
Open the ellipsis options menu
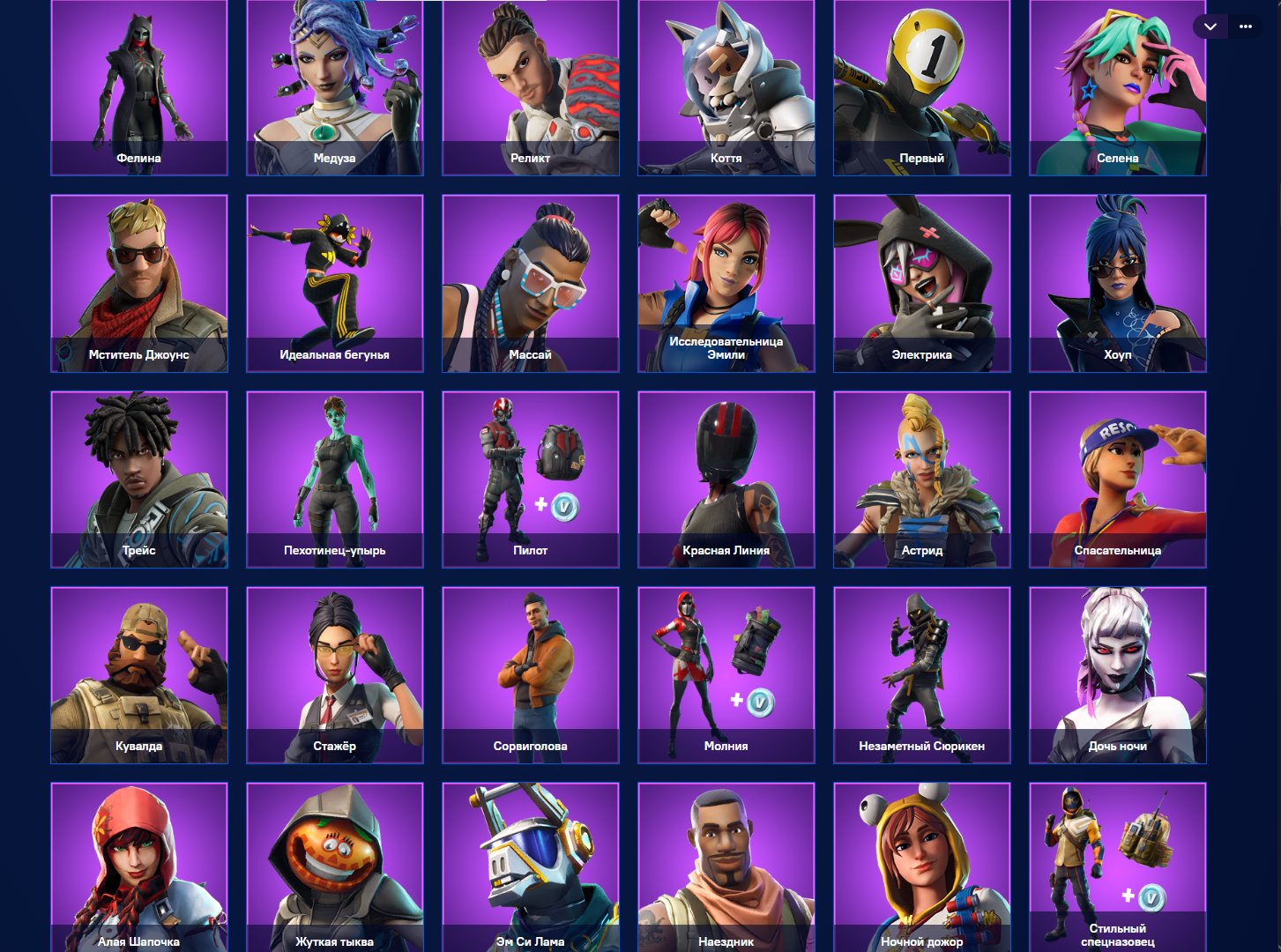[1246, 26]
